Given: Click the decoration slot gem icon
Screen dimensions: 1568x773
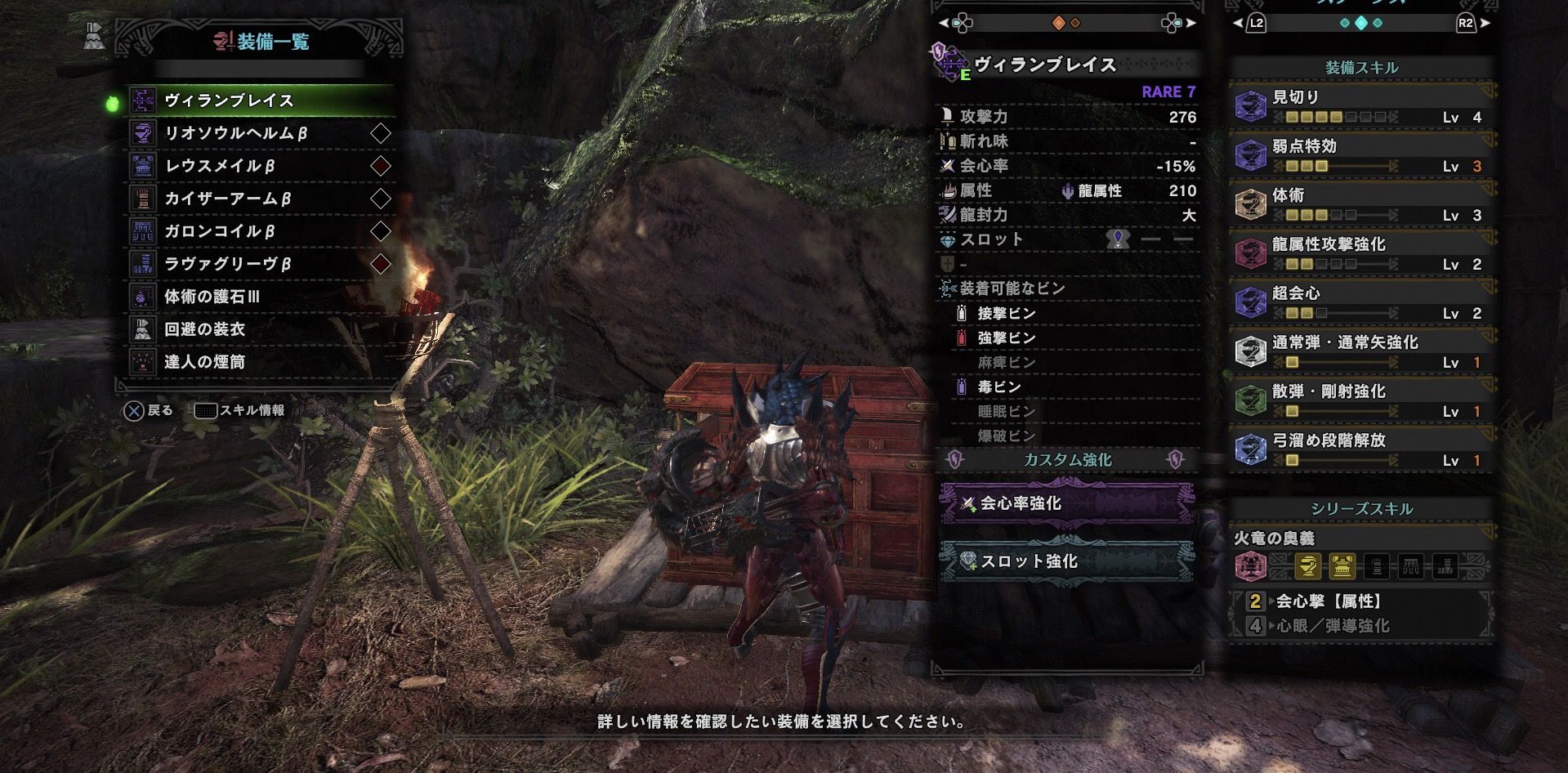Looking at the screenshot, I should click(x=1117, y=238).
